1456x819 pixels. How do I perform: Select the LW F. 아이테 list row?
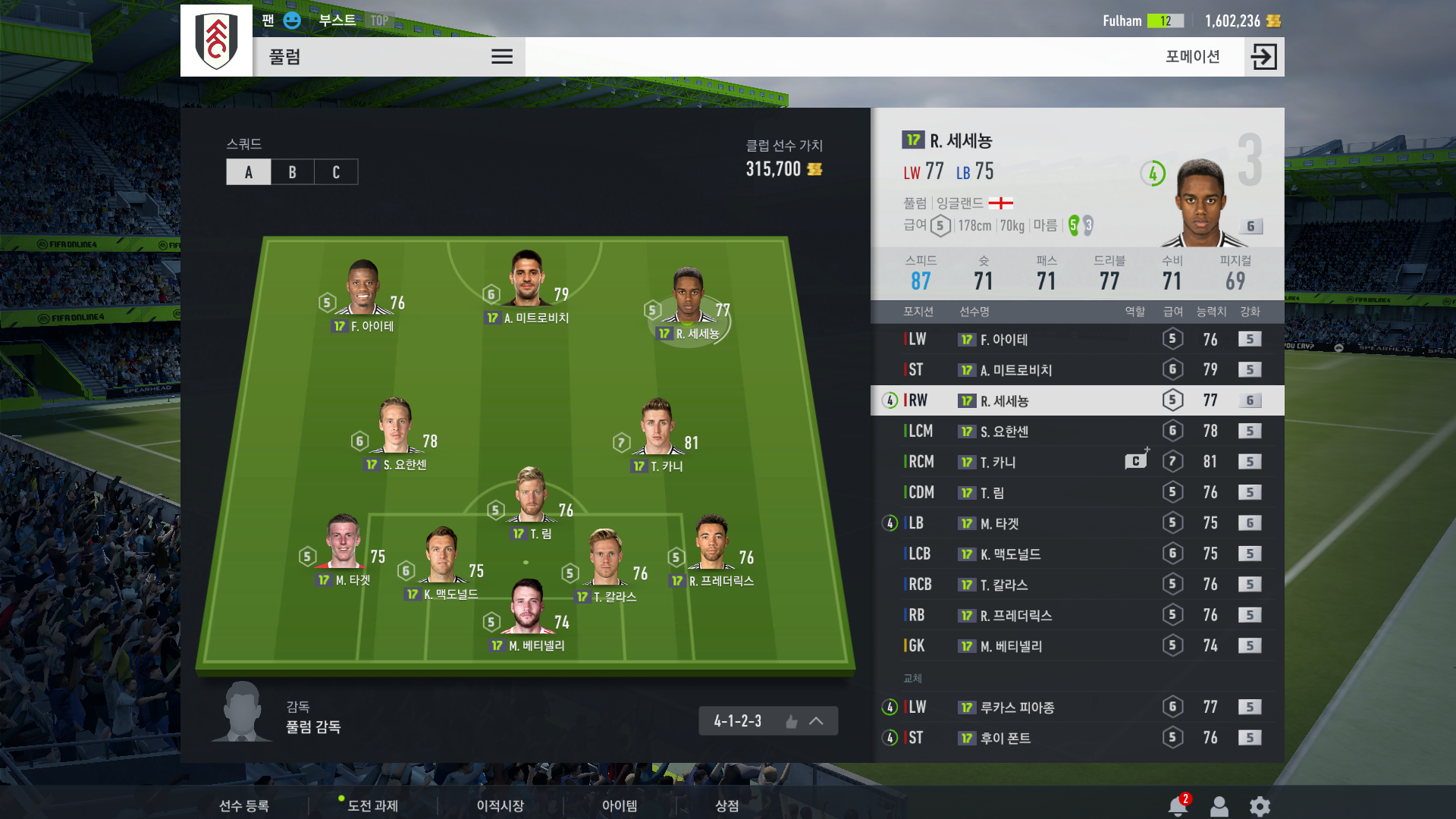coord(1077,339)
